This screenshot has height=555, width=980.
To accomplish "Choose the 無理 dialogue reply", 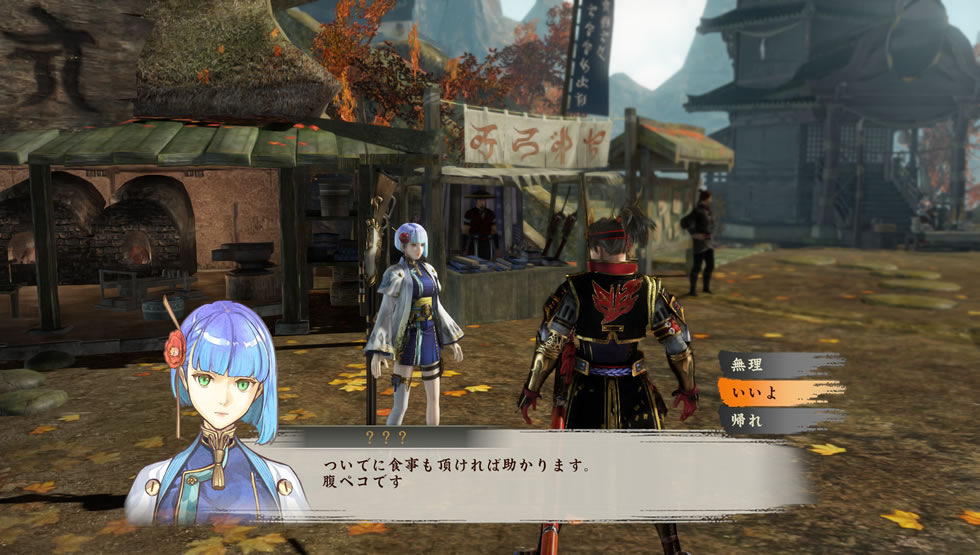I will [x=776, y=364].
